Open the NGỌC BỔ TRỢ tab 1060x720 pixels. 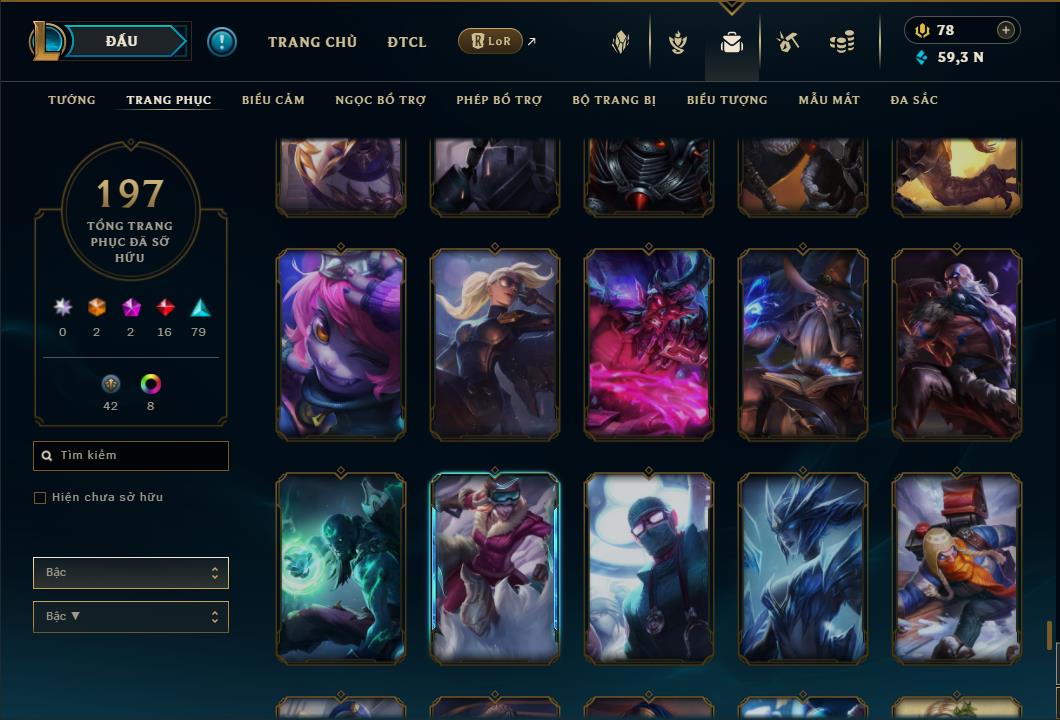[380, 100]
